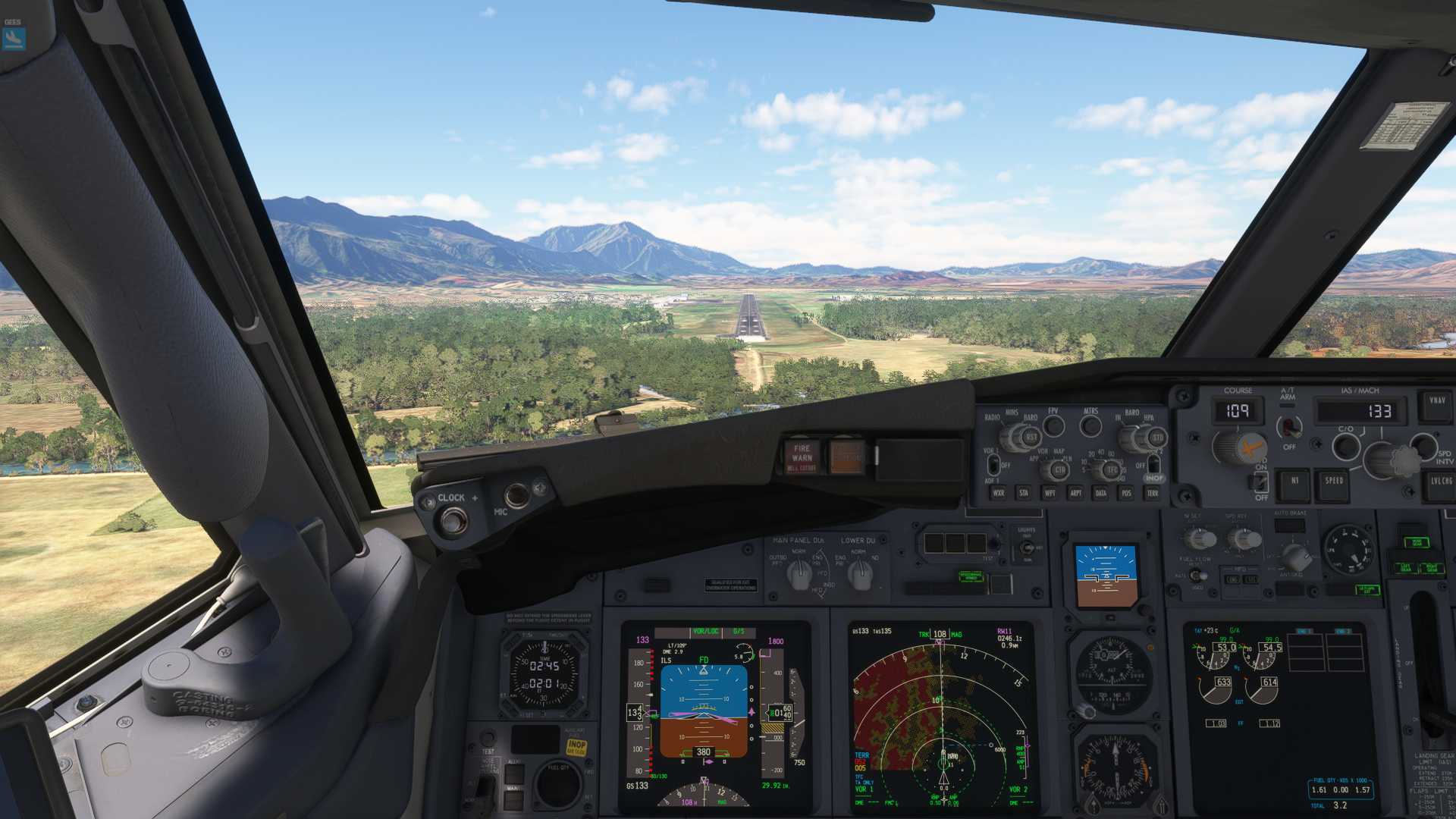This screenshot has width=1456, height=819.
Task: Flip the A/T ARM switch
Action: point(1288,427)
